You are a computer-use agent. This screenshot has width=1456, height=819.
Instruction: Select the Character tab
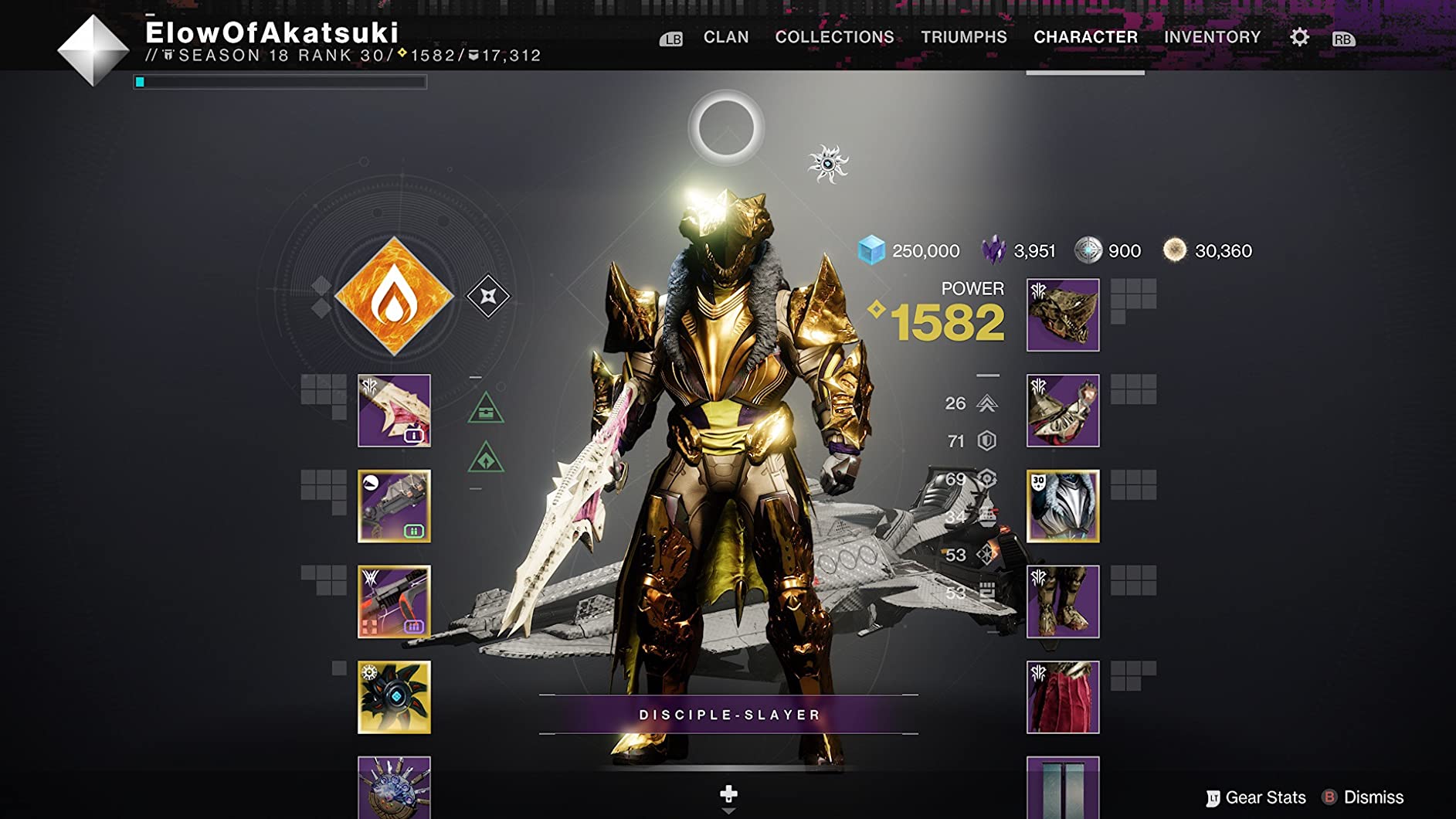(x=1085, y=37)
